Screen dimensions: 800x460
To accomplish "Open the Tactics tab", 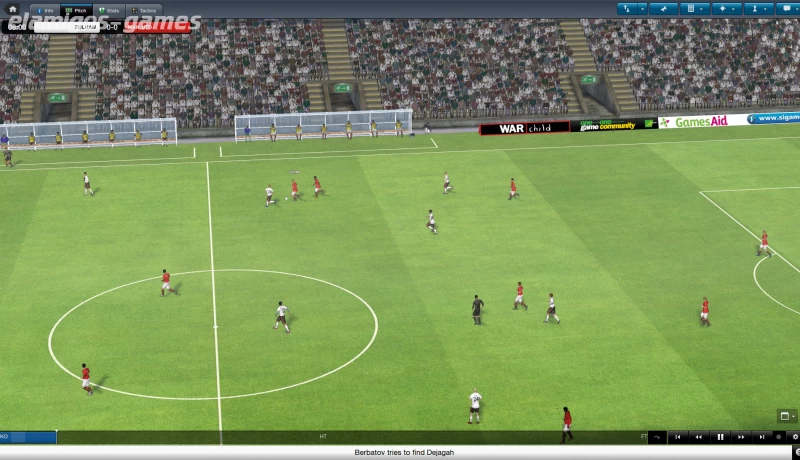I will [143, 9].
